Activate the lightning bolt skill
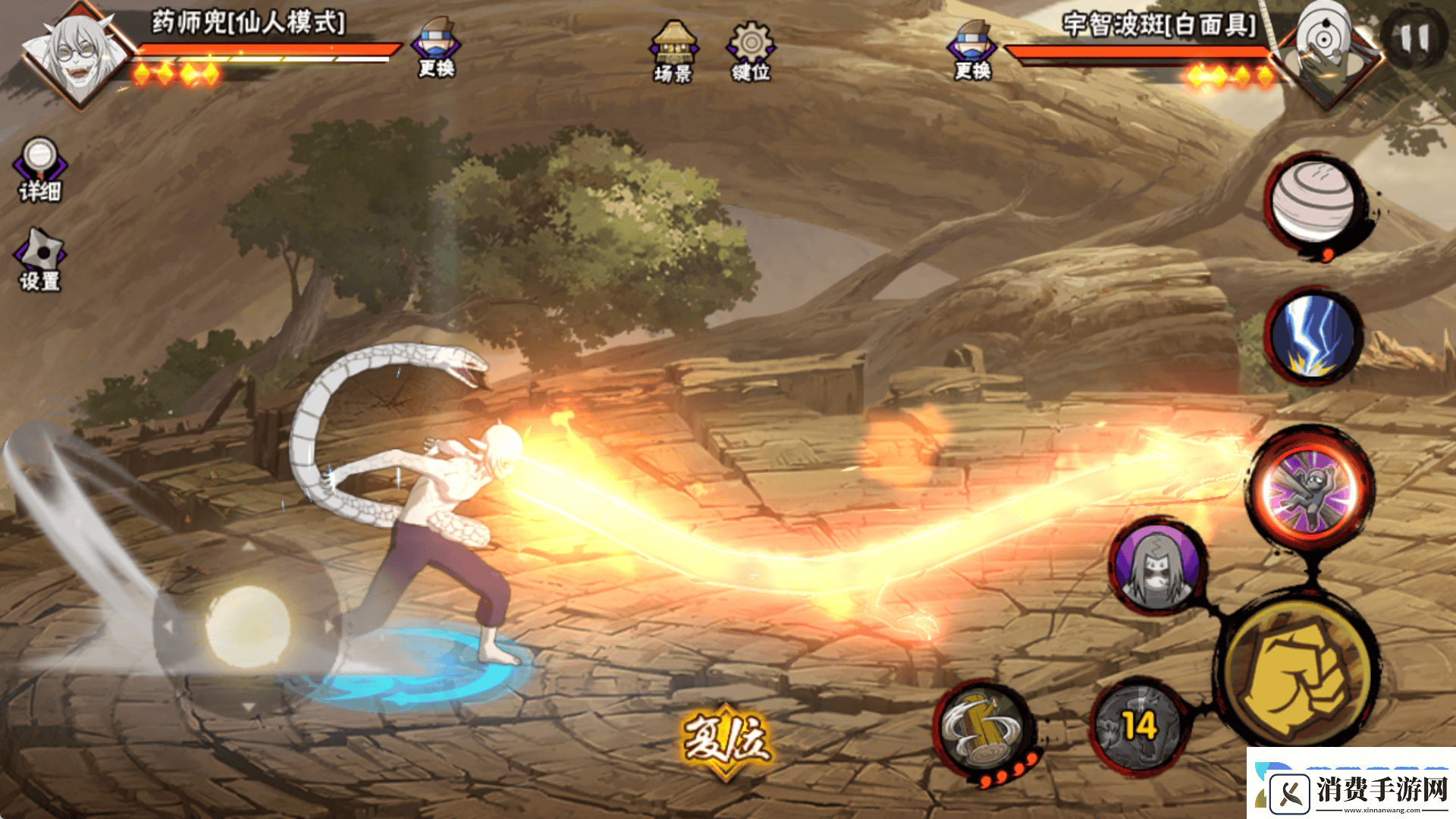The width and height of the screenshot is (1456, 819). coord(1313,334)
